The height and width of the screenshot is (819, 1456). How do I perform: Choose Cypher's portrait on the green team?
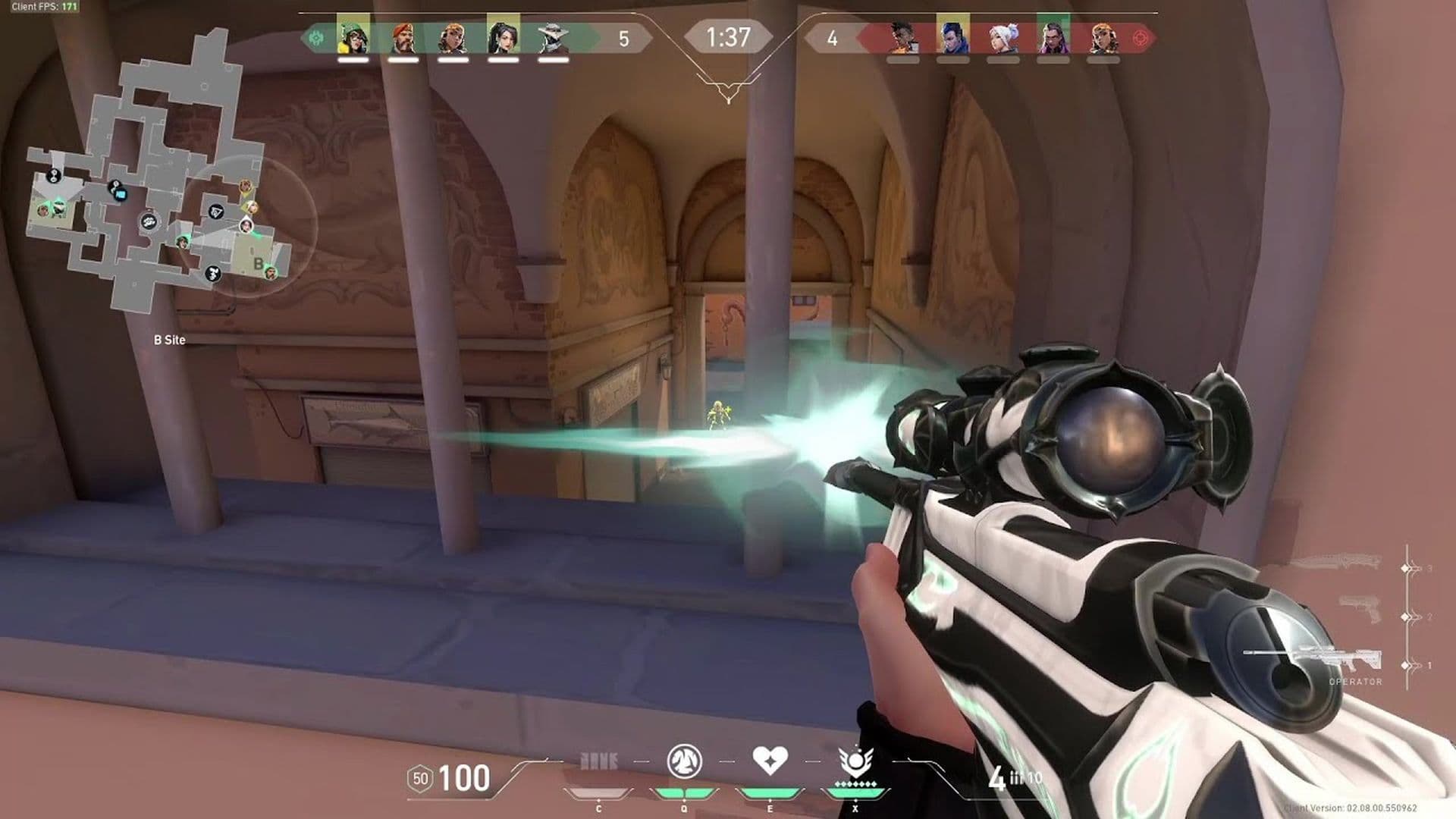pyautogui.click(x=553, y=36)
